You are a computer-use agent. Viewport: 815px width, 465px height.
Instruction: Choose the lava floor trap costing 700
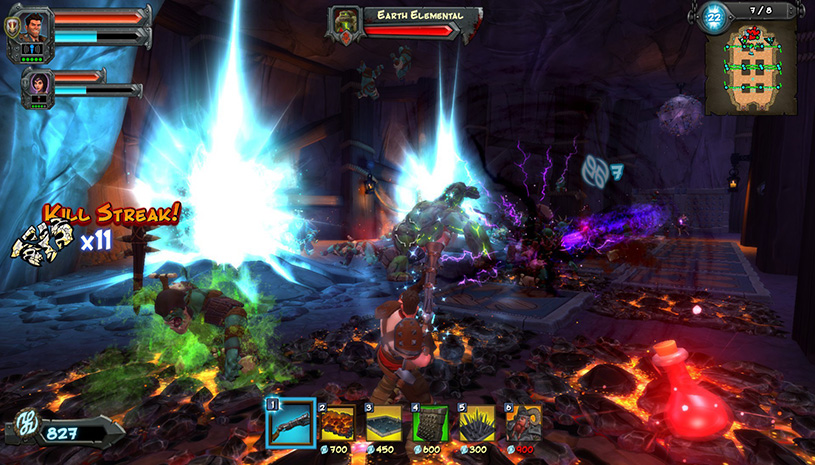pos(339,422)
